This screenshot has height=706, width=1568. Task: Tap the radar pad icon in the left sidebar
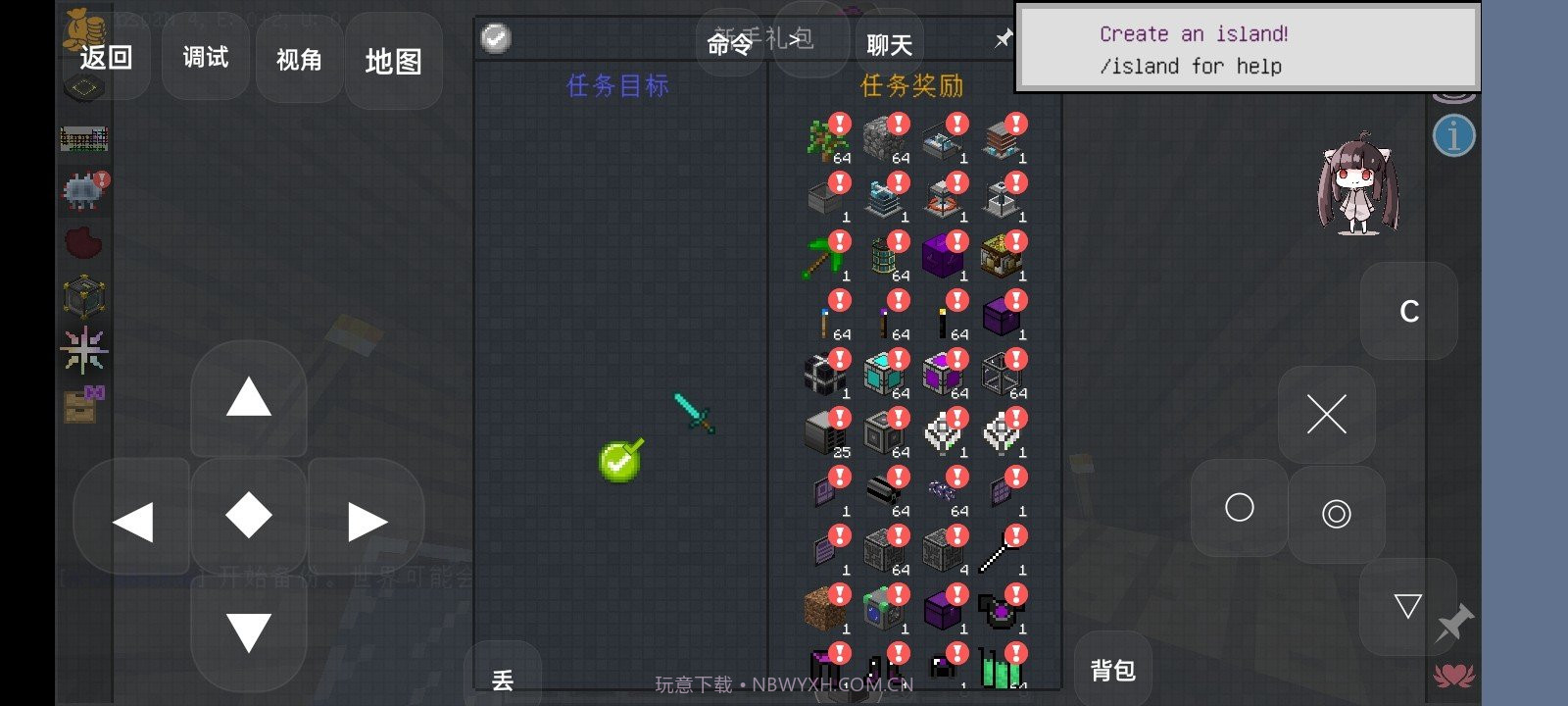(x=83, y=88)
